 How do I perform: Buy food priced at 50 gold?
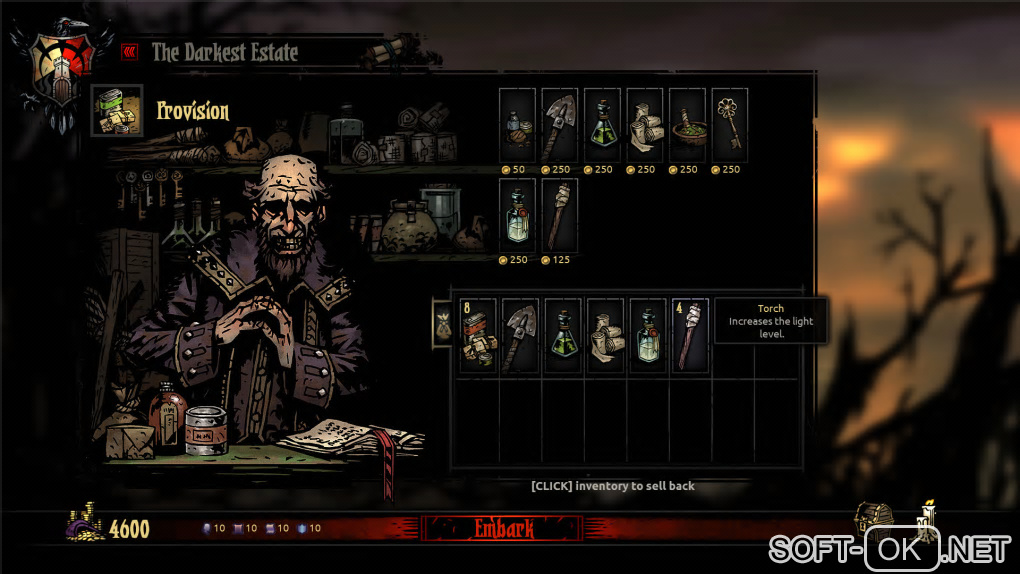(x=517, y=124)
